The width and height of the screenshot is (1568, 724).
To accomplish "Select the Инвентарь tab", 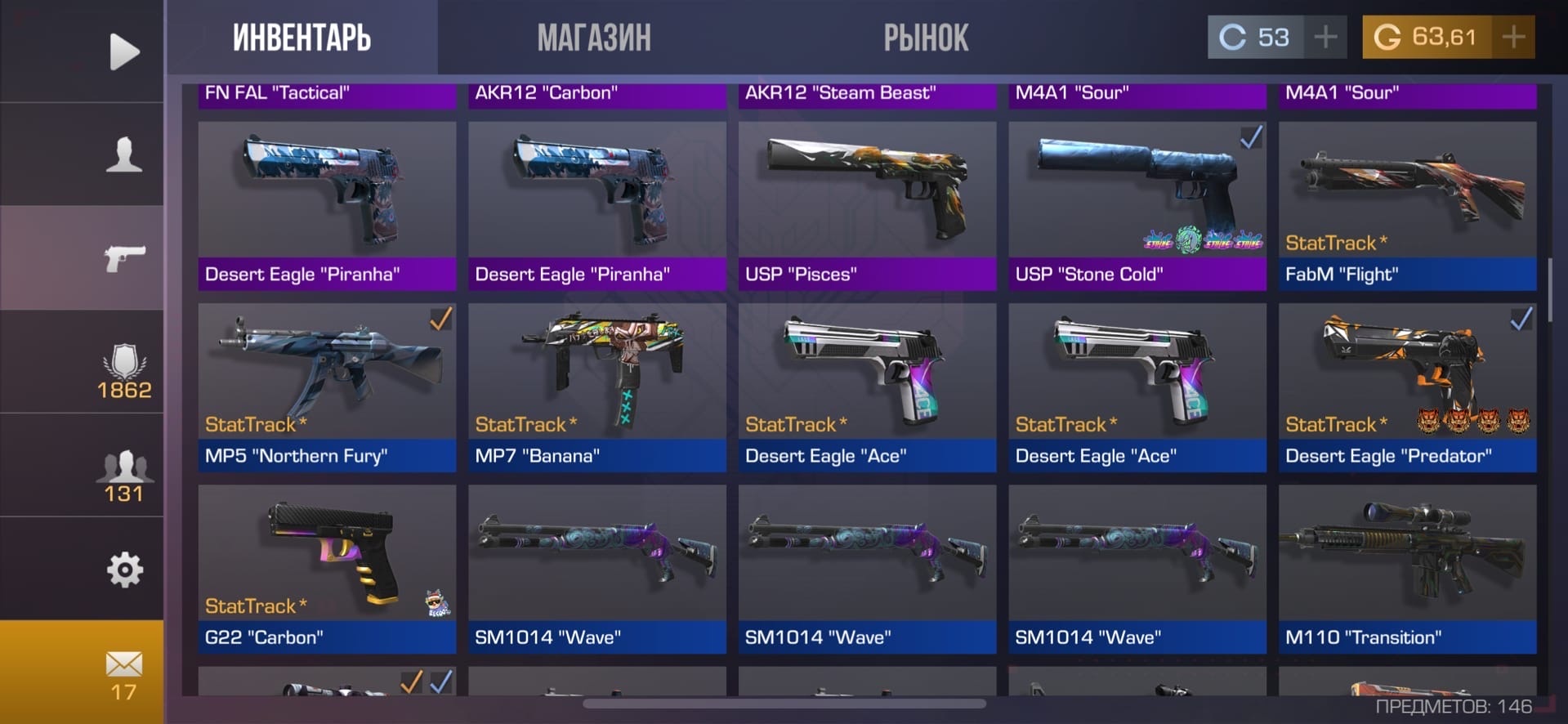I will point(302,38).
